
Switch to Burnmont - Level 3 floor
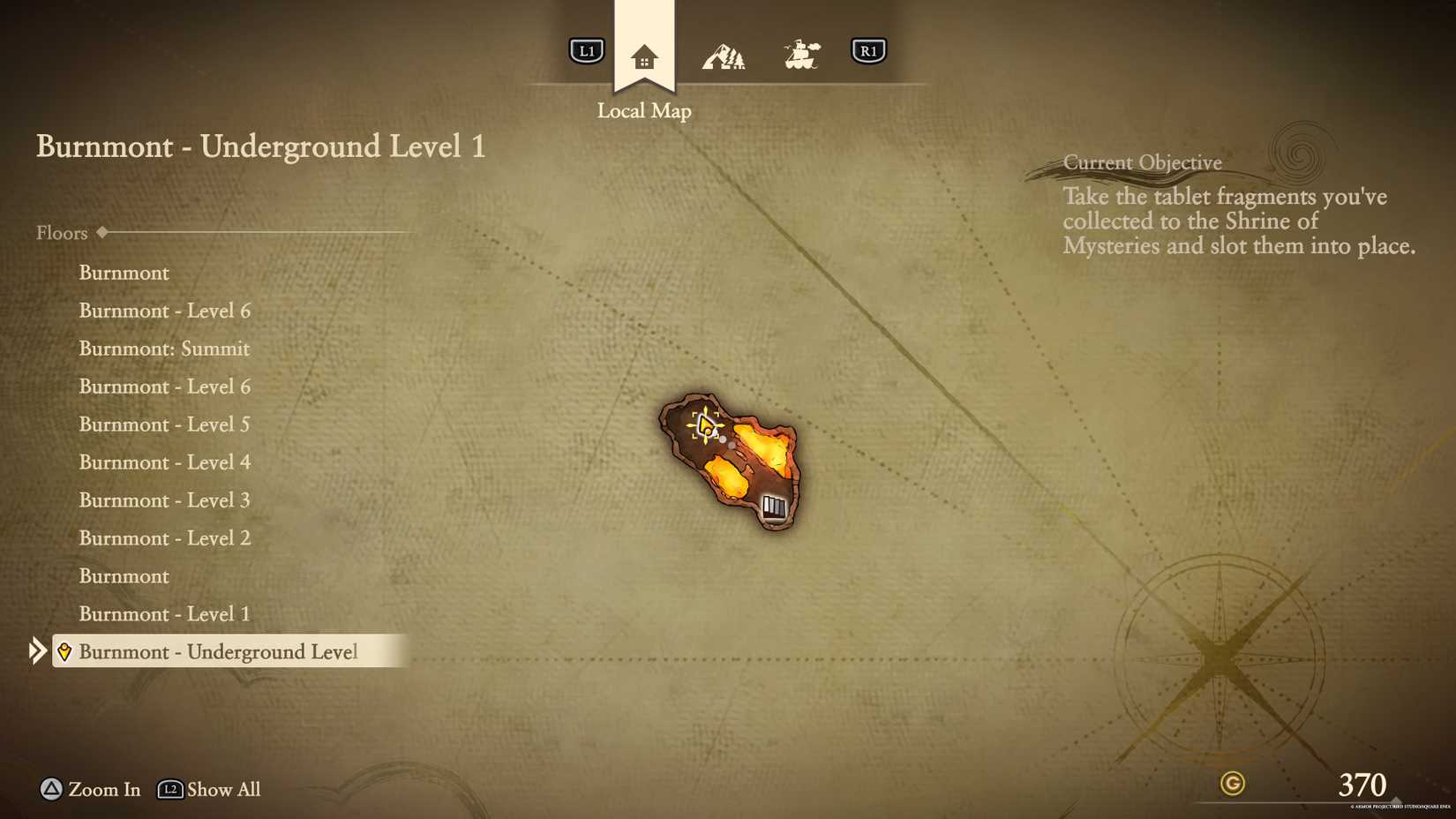point(164,500)
